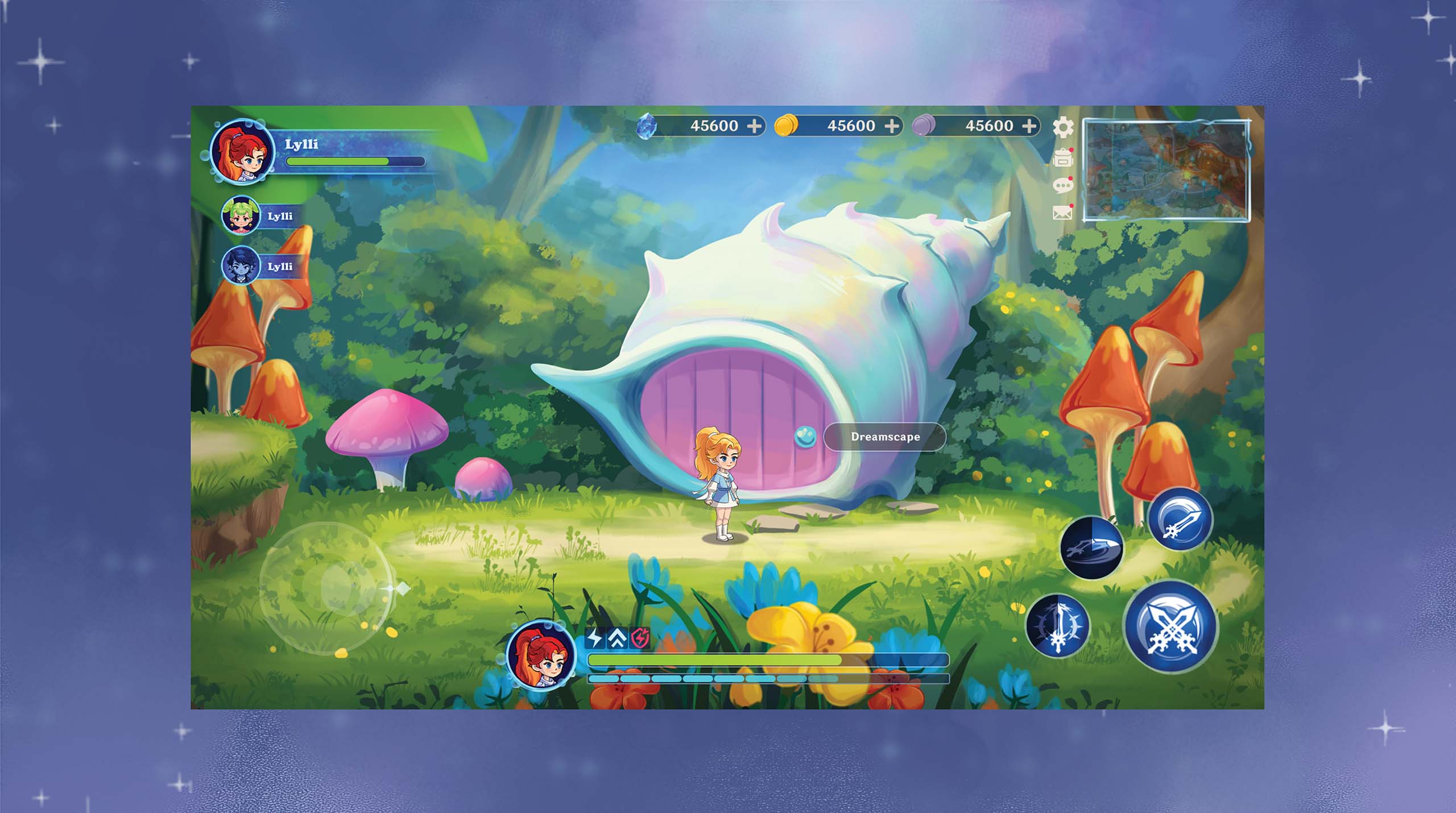Inspect the lightning bolt buff icon
This screenshot has width=1456, height=813.
coord(595,638)
